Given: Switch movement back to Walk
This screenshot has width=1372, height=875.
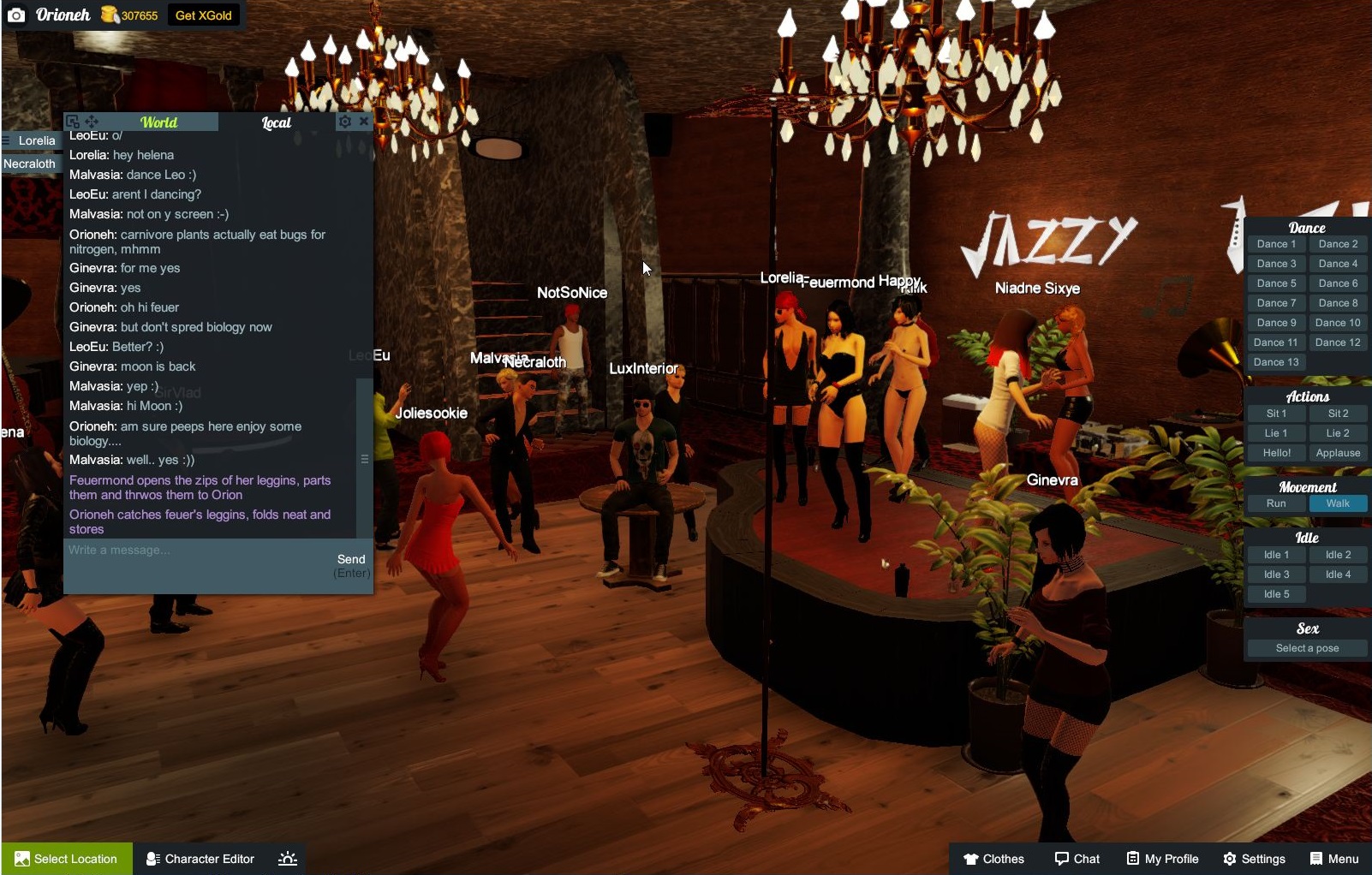Looking at the screenshot, I should click(x=1338, y=503).
